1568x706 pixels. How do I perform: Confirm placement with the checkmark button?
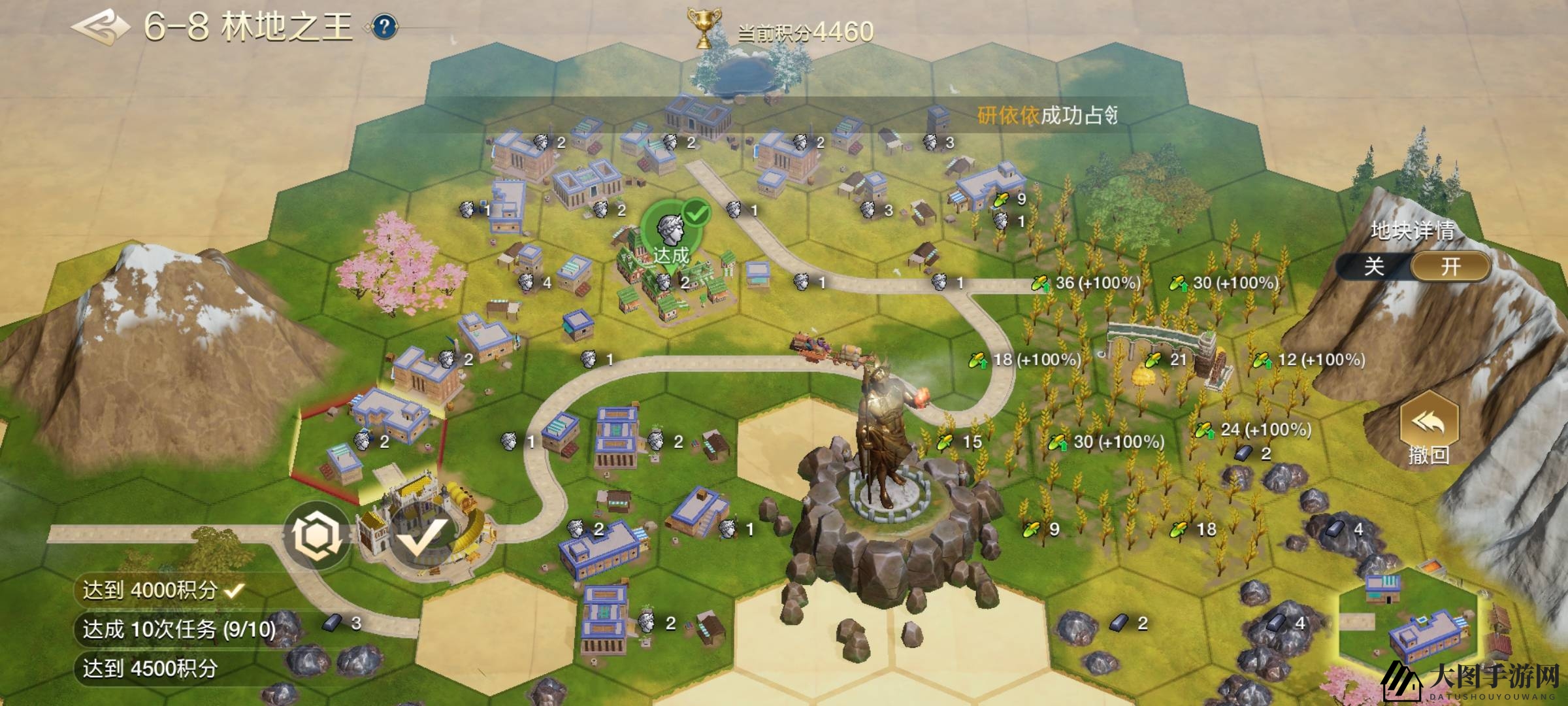[x=419, y=537]
